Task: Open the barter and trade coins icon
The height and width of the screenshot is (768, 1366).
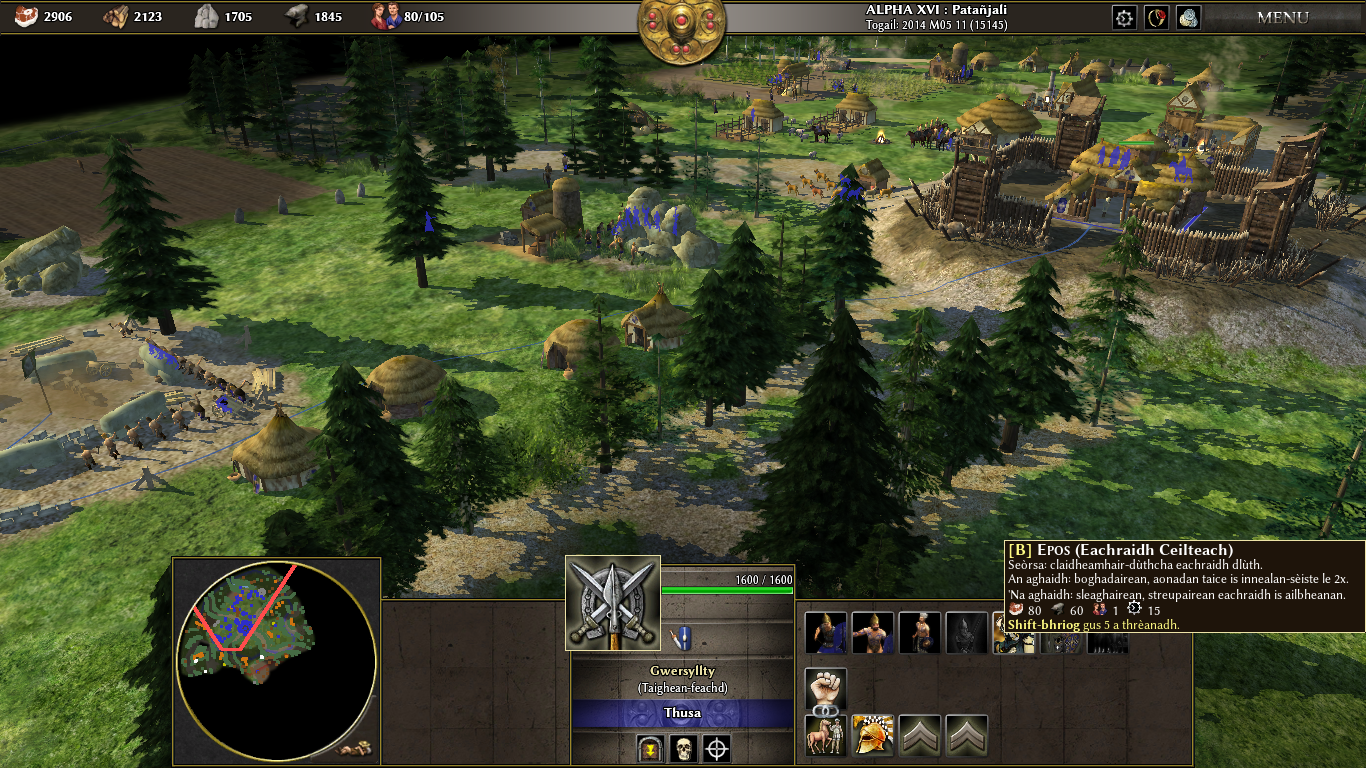Action: [x=1188, y=17]
